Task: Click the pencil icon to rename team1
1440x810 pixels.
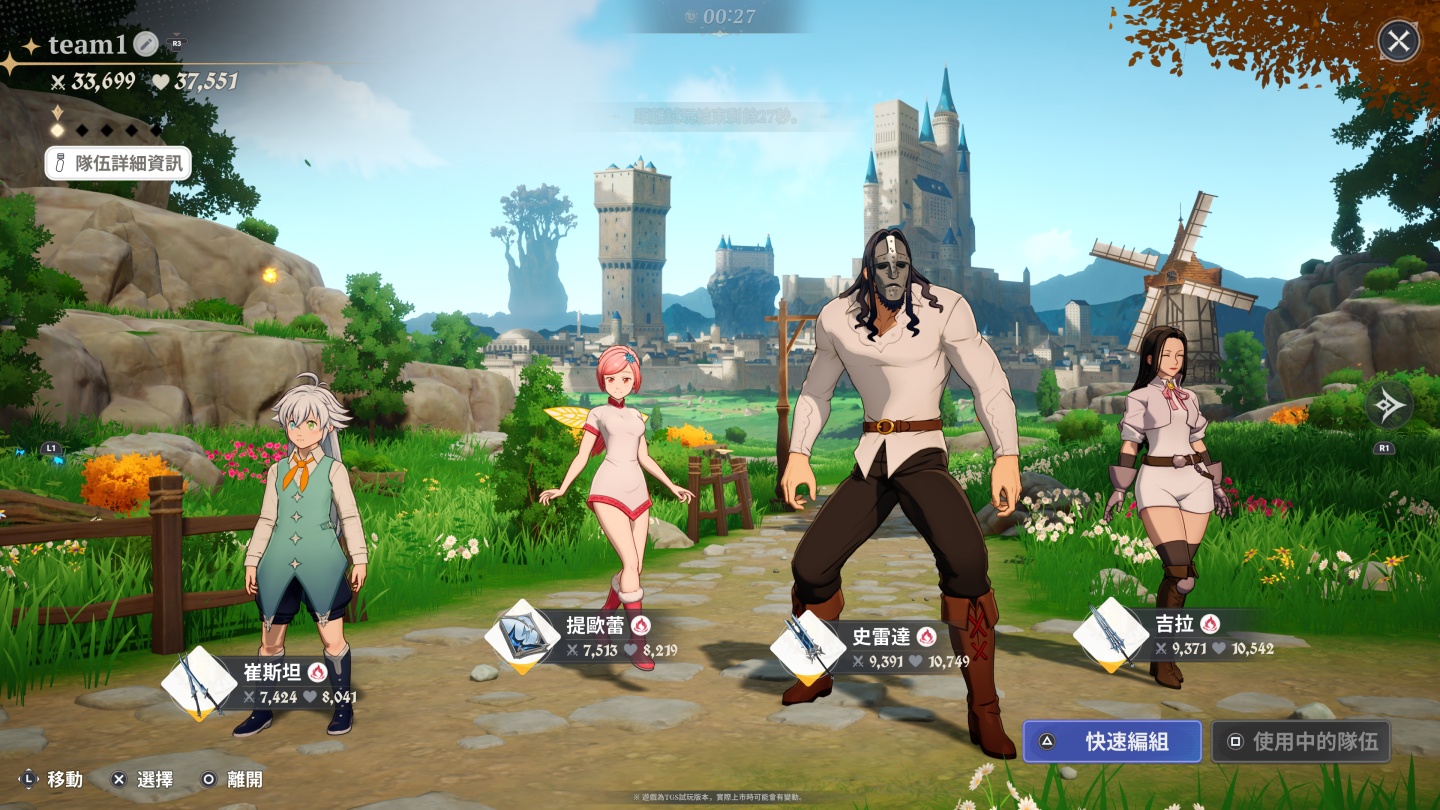Action: click(x=144, y=43)
